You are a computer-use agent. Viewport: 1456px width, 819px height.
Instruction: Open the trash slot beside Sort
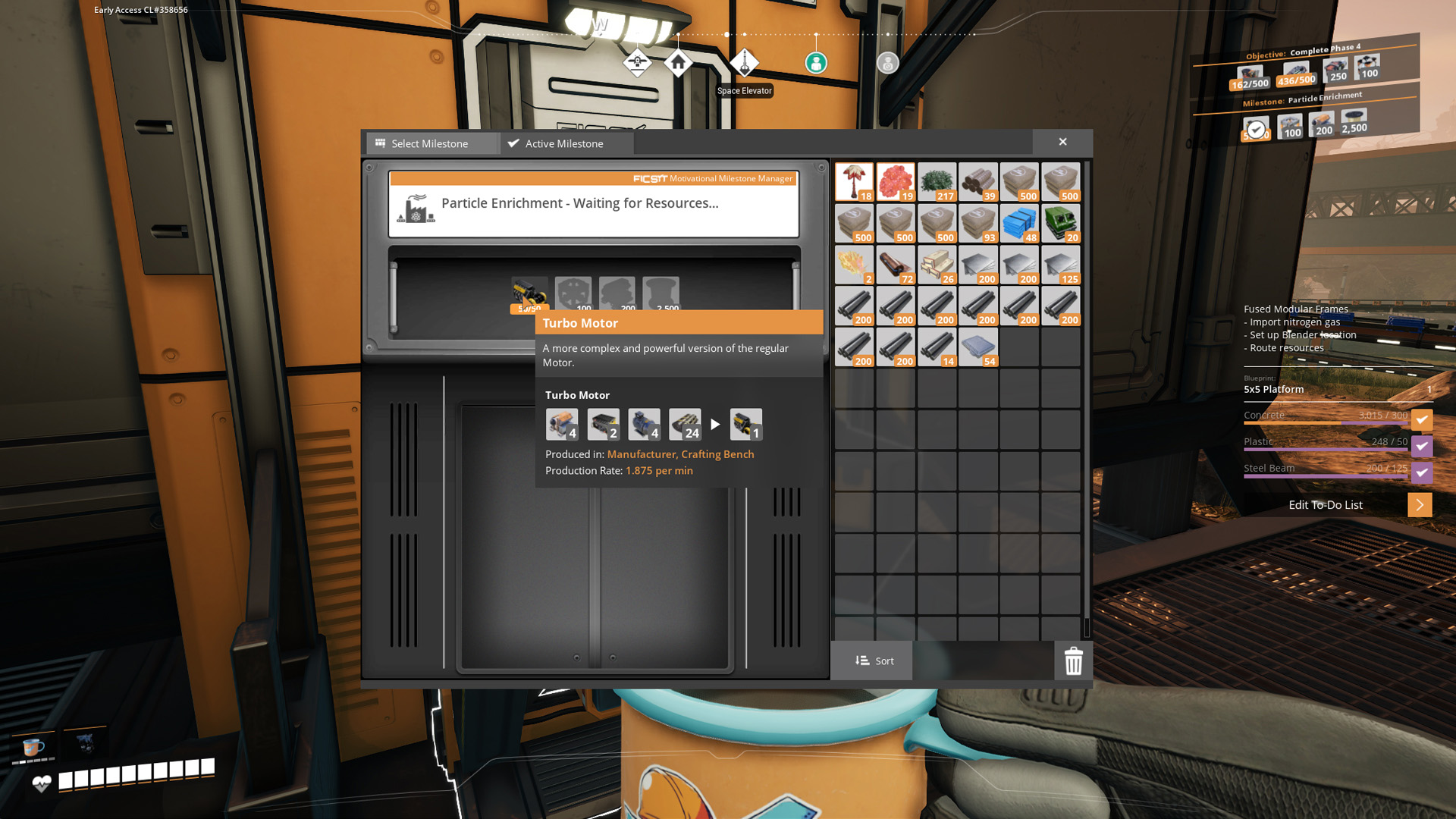pos(1072,661)
